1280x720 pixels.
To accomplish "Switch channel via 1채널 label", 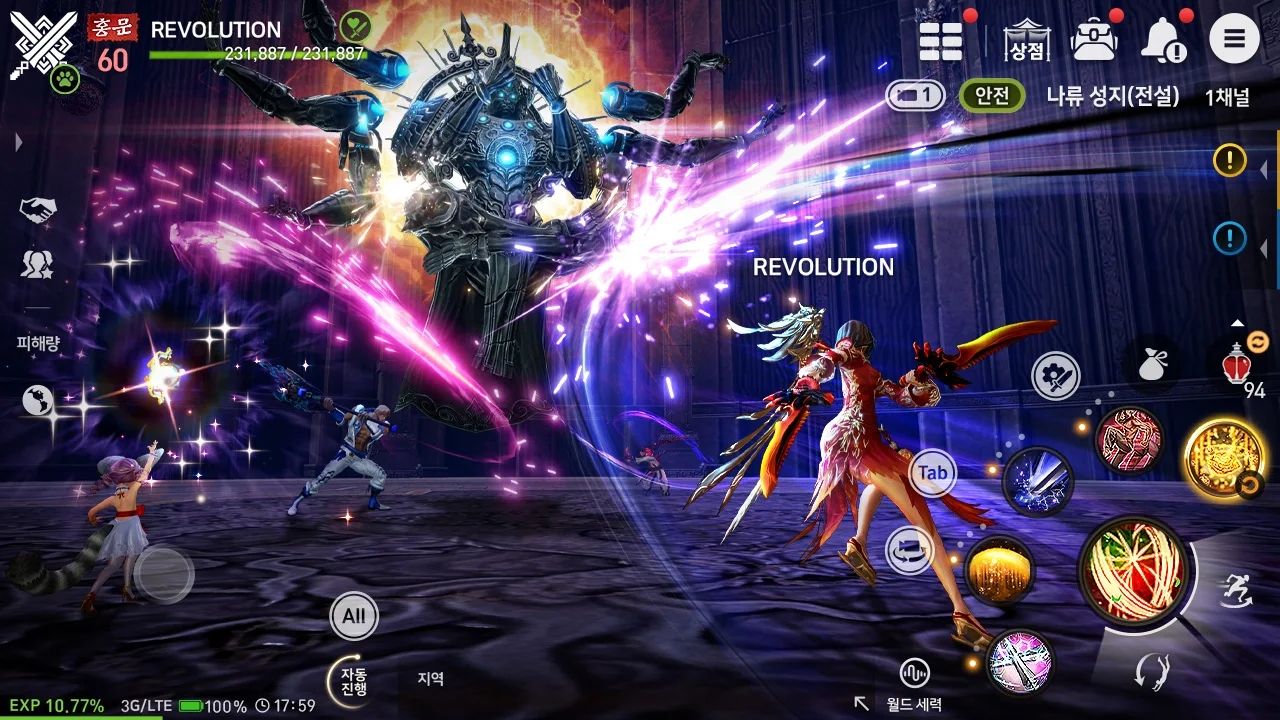I will pyautogui.click(x=1226, y=97).
